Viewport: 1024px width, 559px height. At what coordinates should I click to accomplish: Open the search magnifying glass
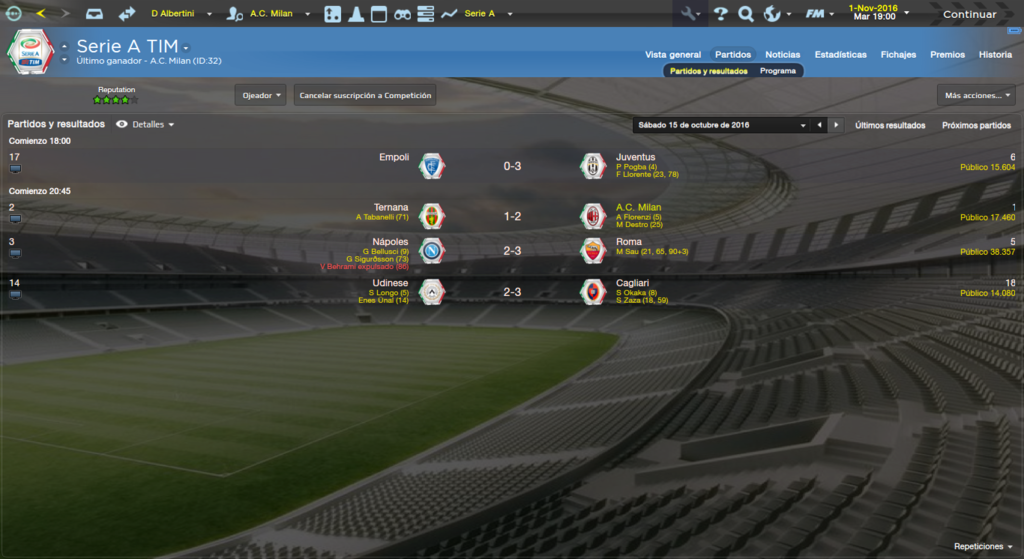[x=745, y=14]
